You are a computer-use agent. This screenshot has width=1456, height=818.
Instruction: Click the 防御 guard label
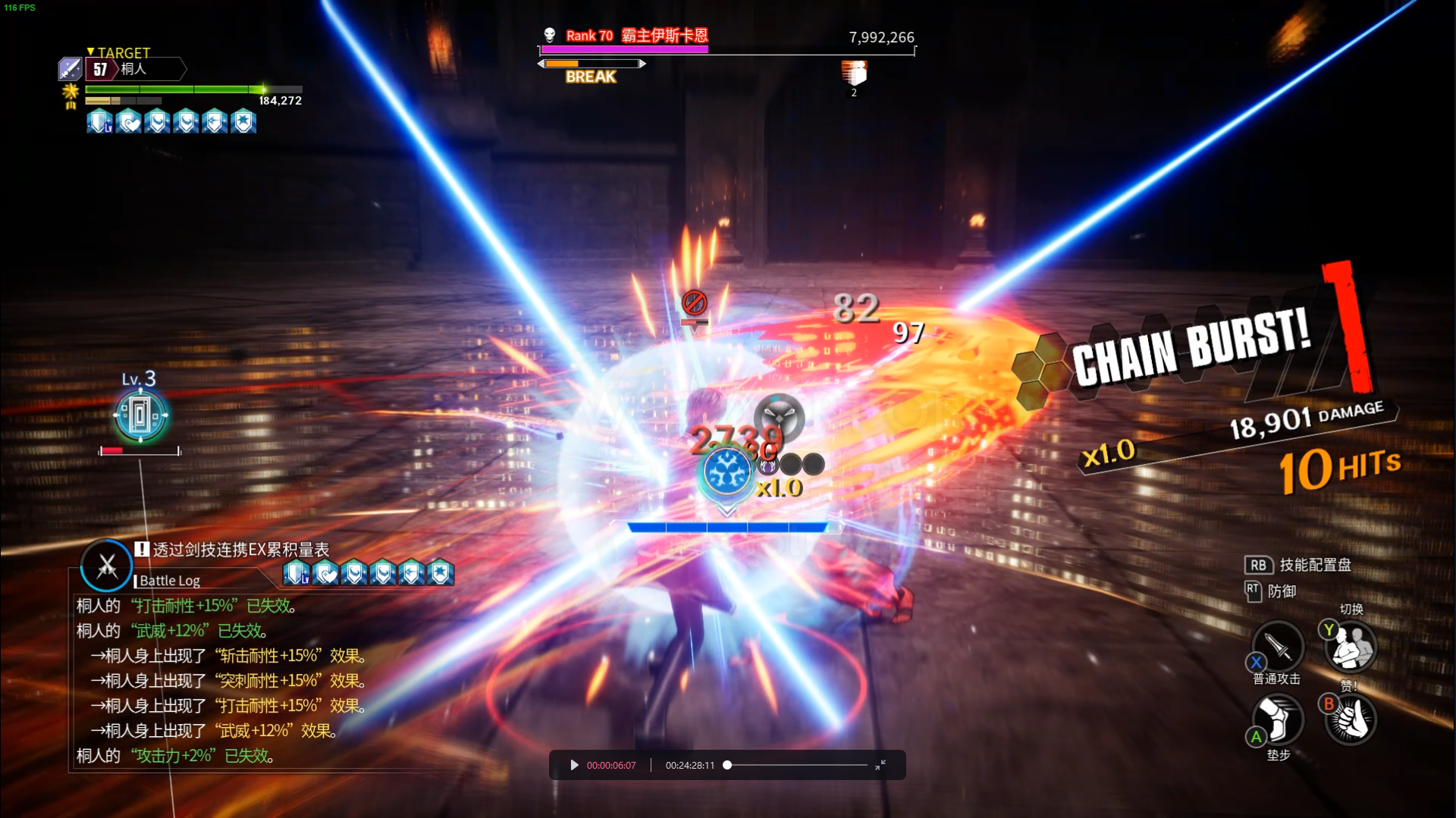click(1282, 591)
